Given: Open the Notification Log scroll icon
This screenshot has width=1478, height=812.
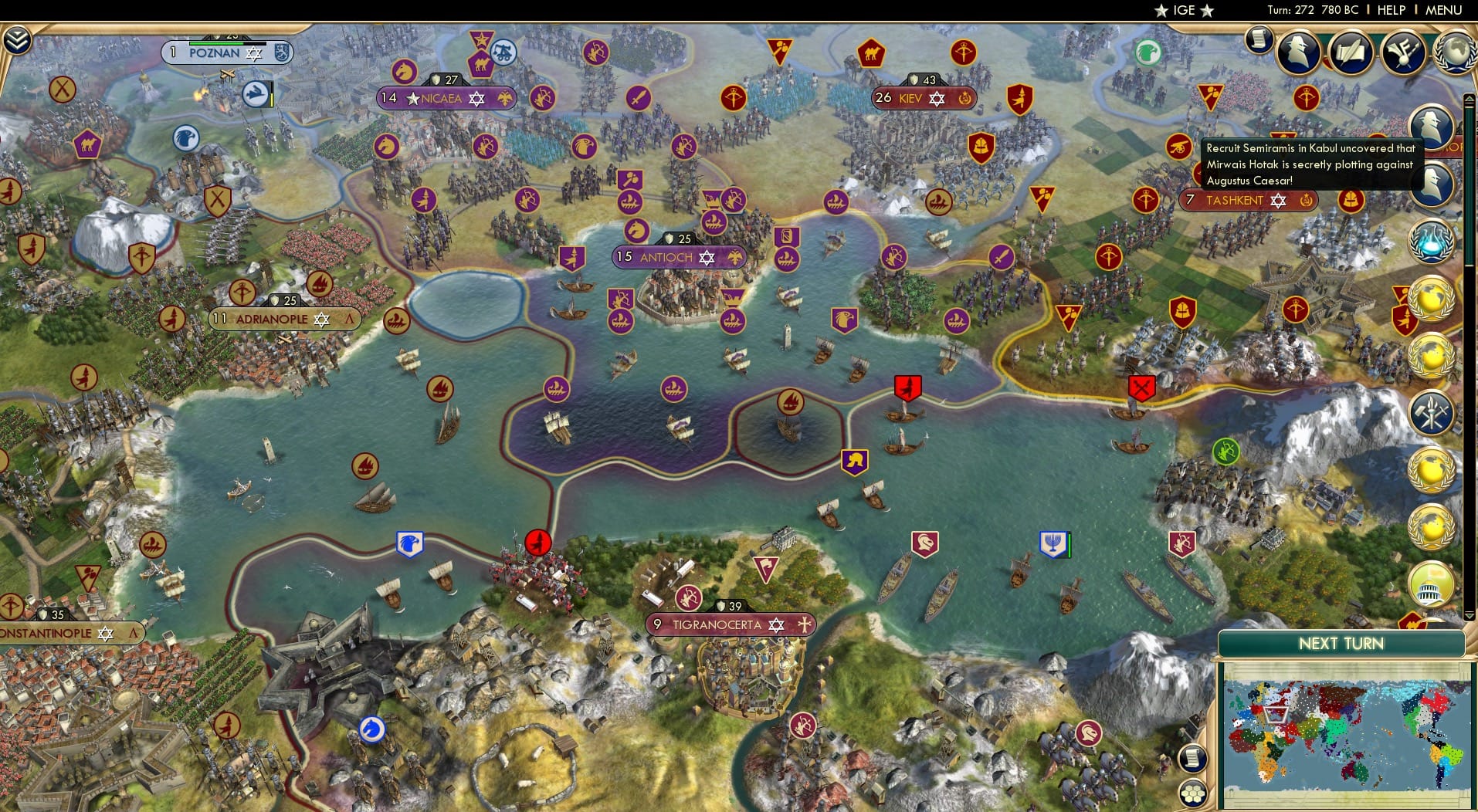Looking at the screenshot, I should pos(1259,39).
